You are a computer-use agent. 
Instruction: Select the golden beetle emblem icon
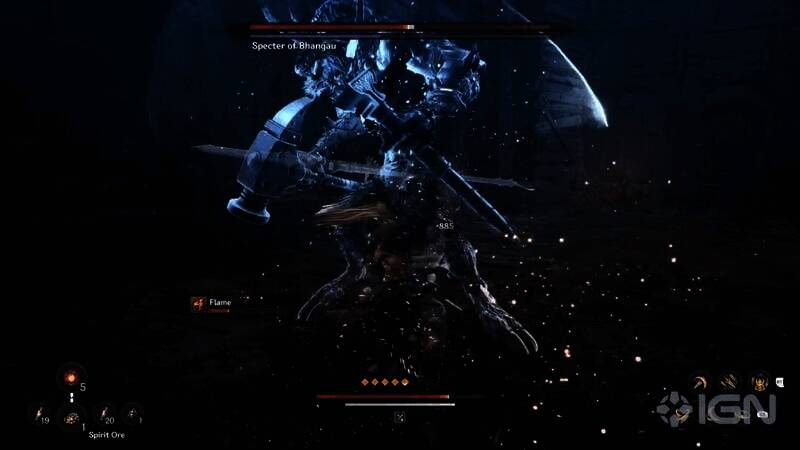[759, 381]
